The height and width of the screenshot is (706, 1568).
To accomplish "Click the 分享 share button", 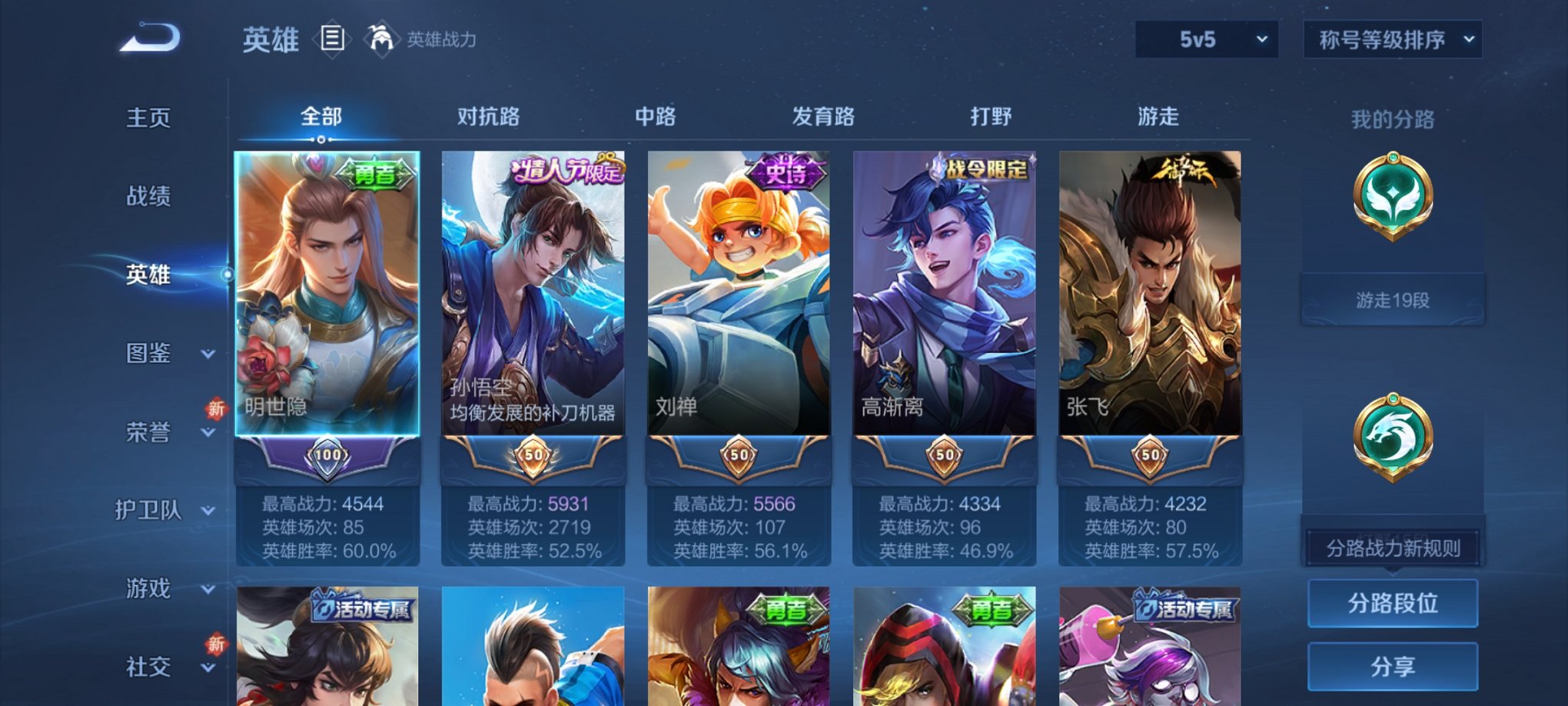I will click(1393, 664).
